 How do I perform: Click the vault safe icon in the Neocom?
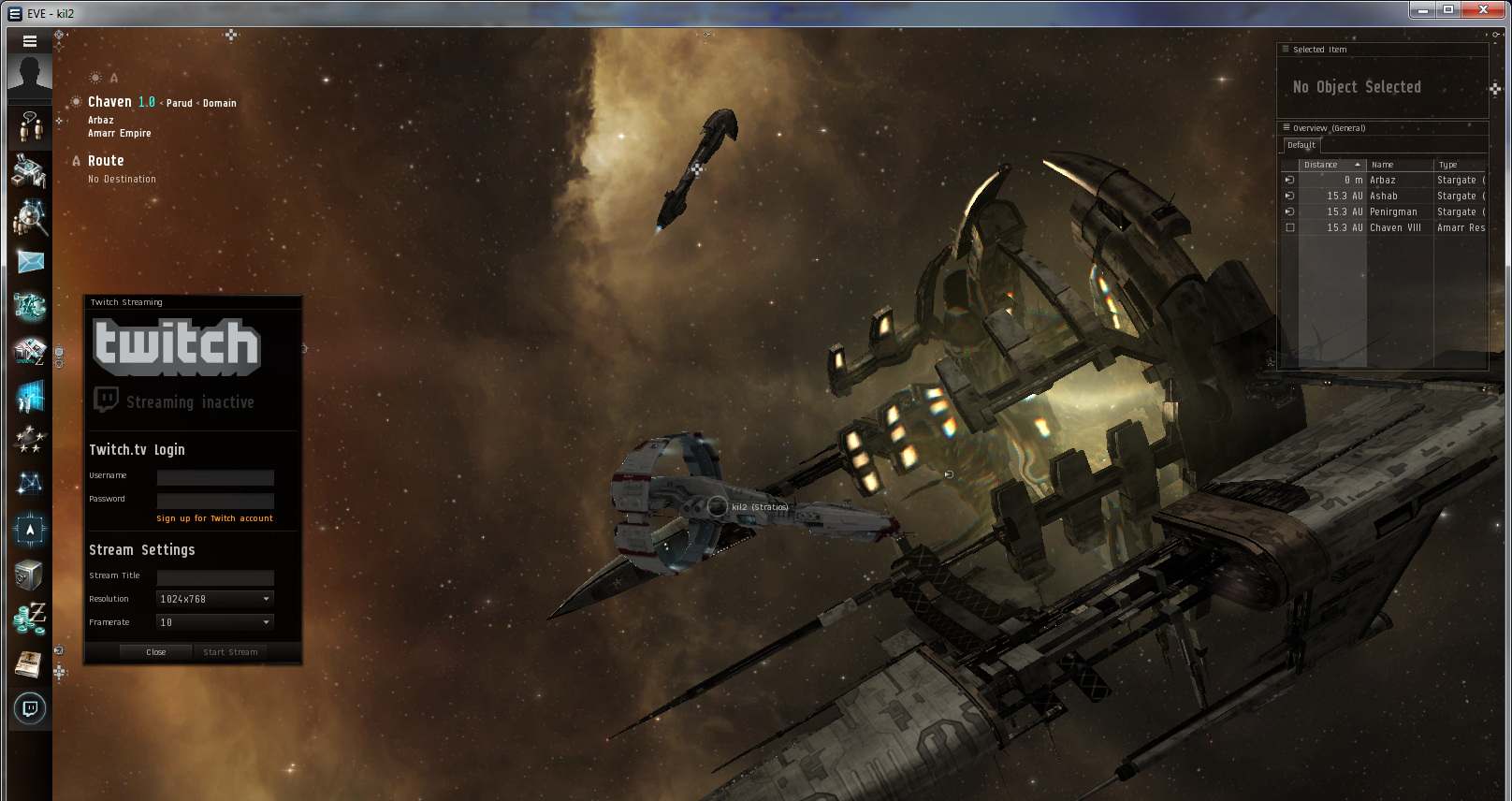point(29,574)
